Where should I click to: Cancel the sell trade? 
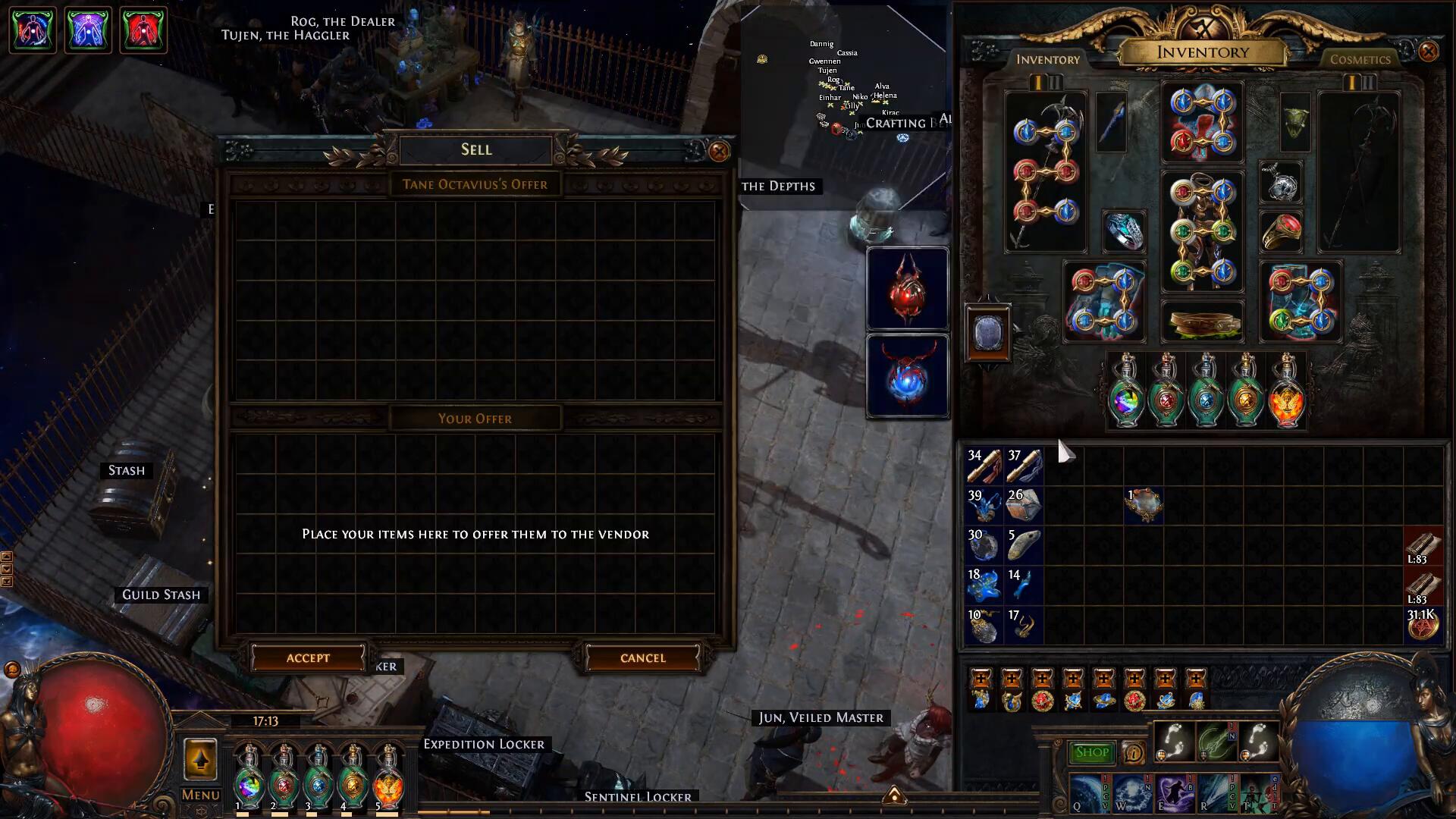(x=642, y=658)
